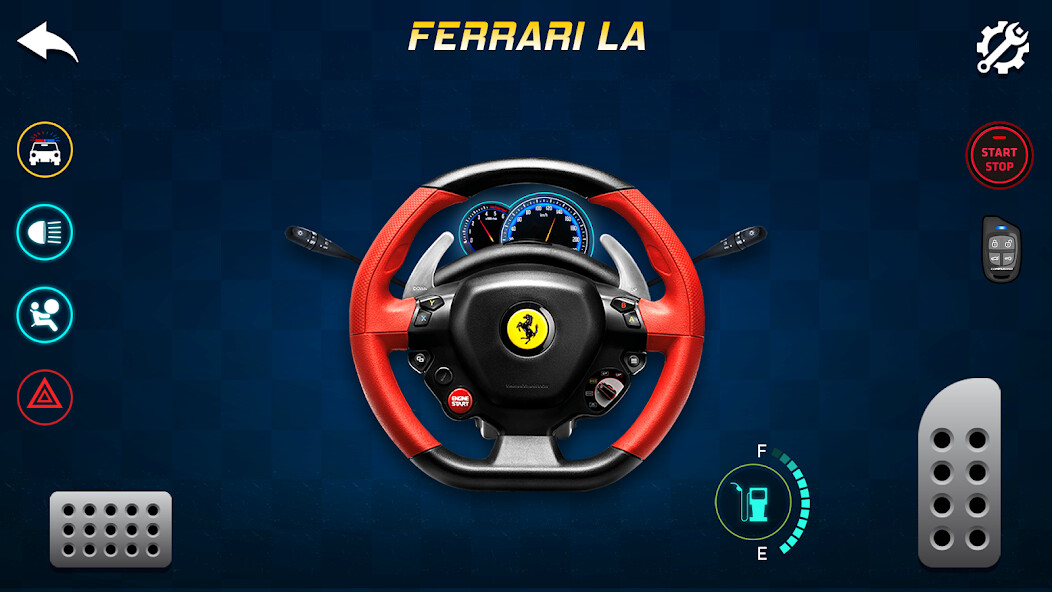1052x592 pixels.
Task: Step on the tall gas pedal
Action: point(959,473)
